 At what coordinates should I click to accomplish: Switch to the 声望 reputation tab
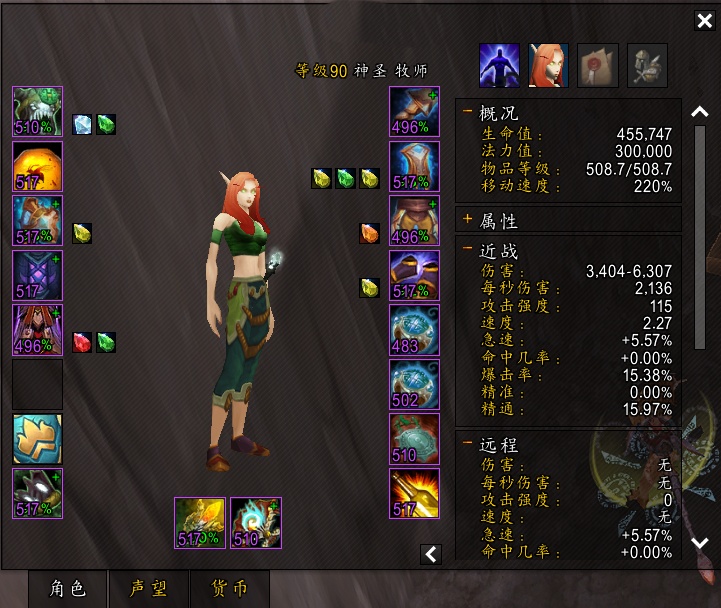click(x=149, y=588)
